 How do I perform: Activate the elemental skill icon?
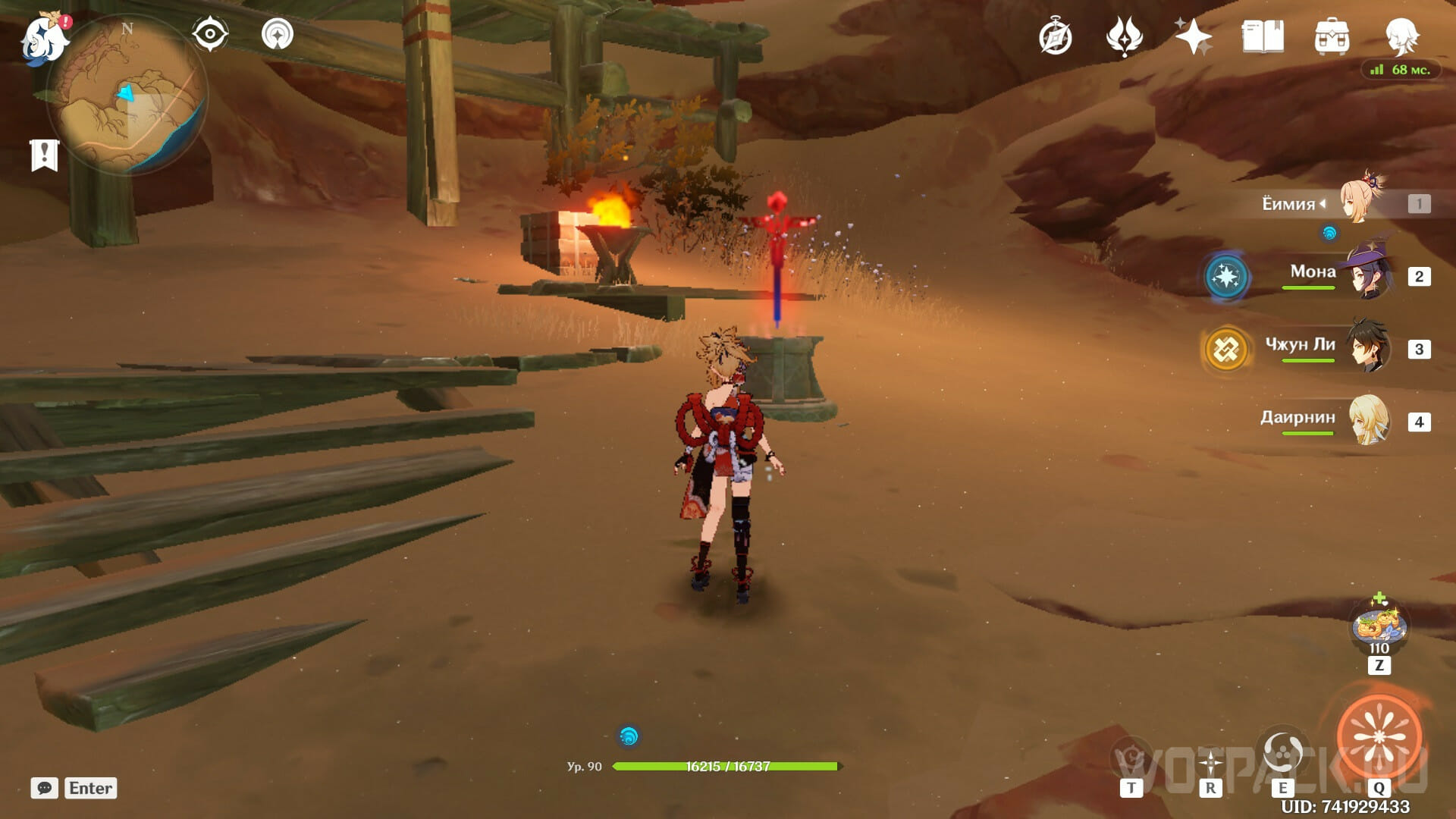click(x=1282, y=752)
